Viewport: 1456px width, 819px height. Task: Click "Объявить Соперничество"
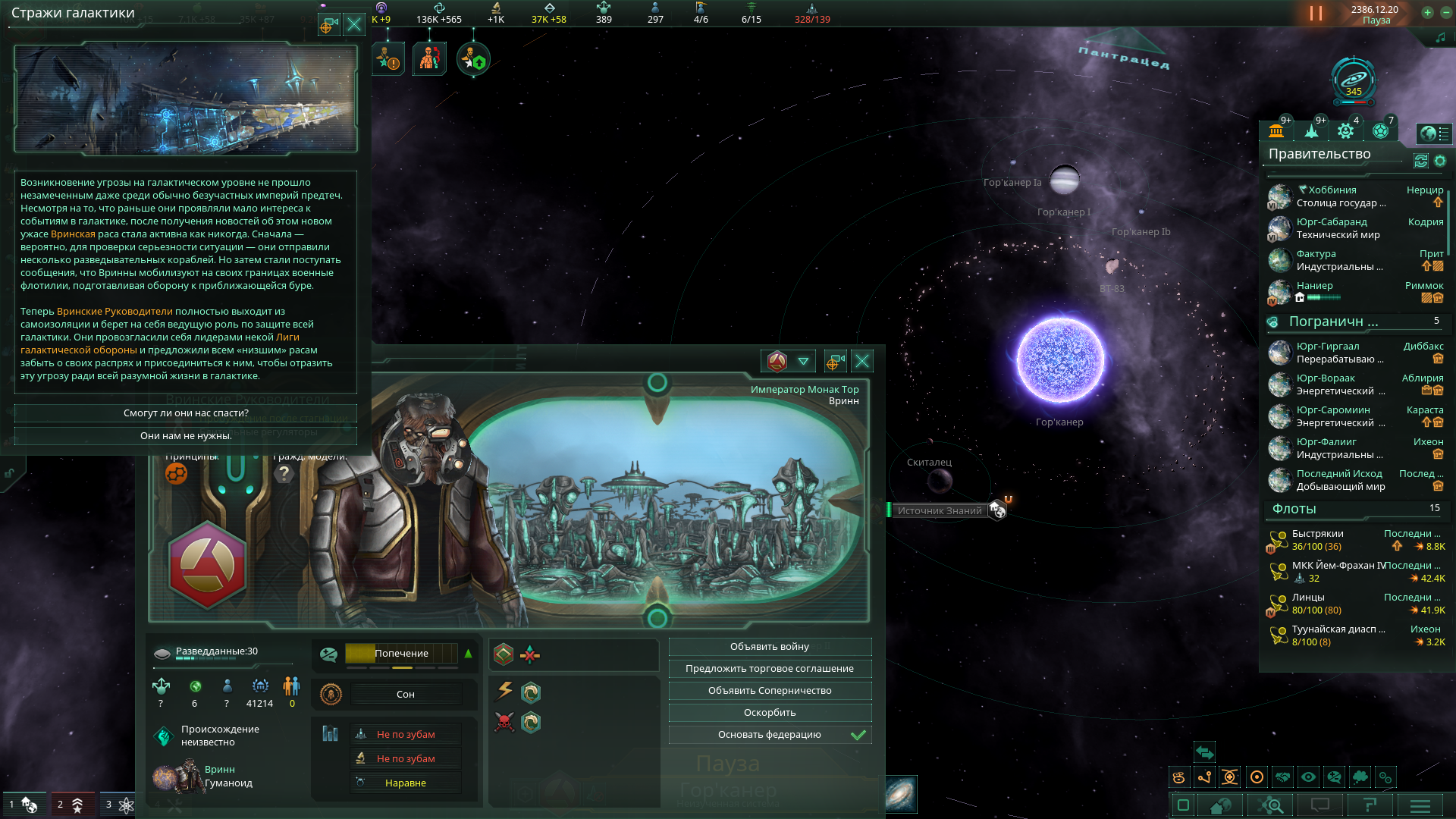tap(770, 691)
